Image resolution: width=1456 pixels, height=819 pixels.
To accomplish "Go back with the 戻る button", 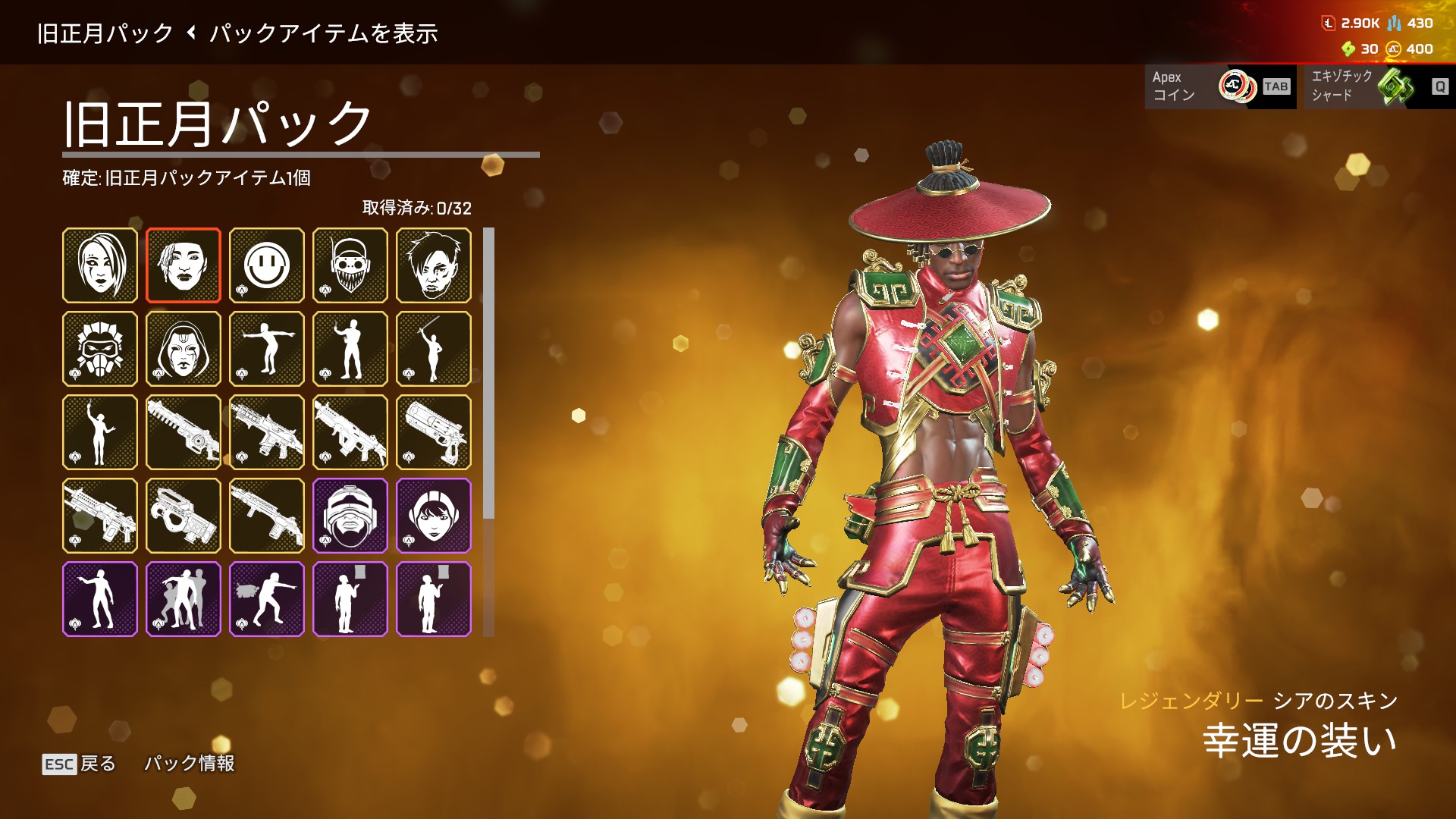I will [80, 764].
